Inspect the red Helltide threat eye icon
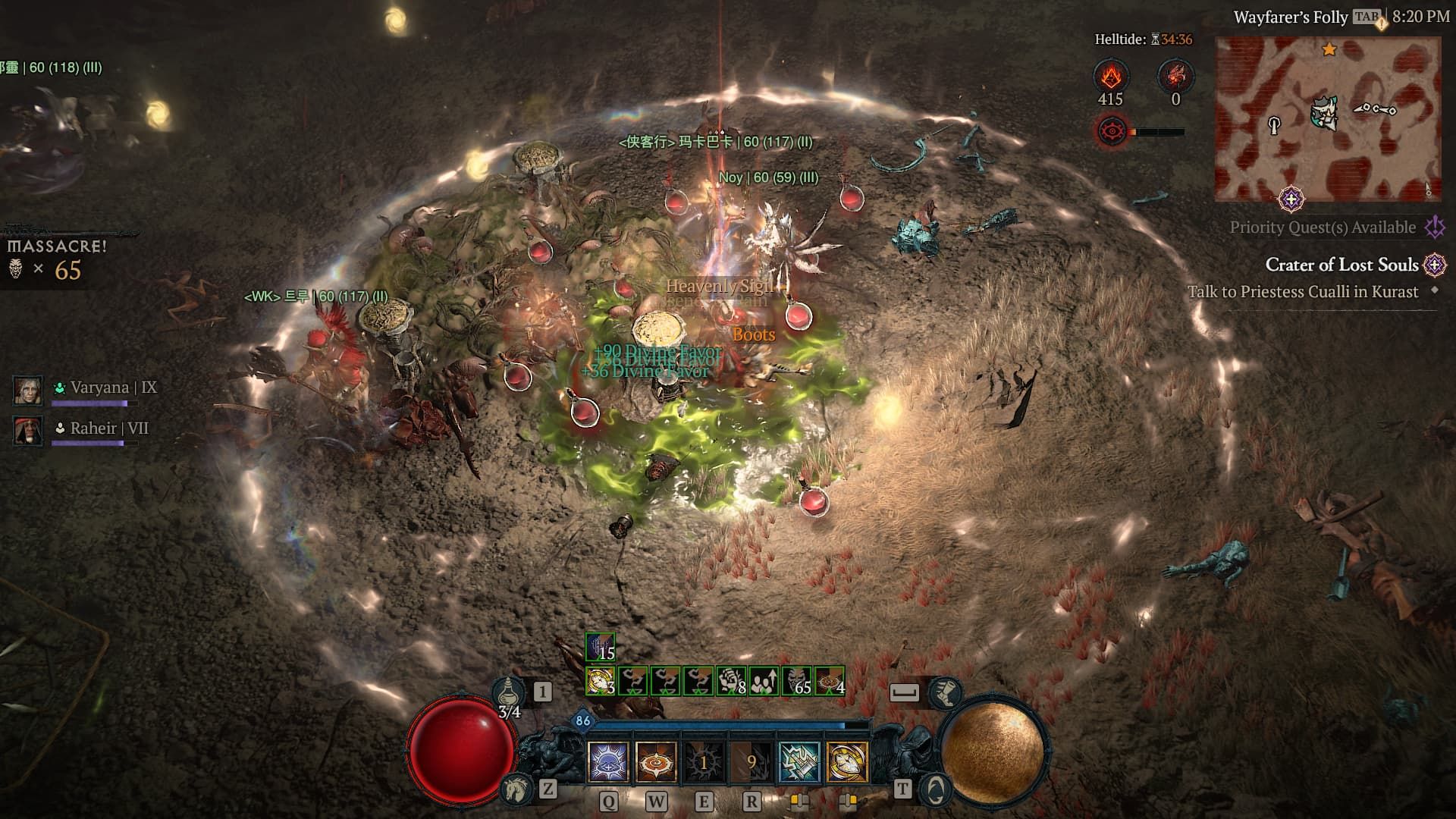The image size is (1456, 819). tap(1112, 131)
